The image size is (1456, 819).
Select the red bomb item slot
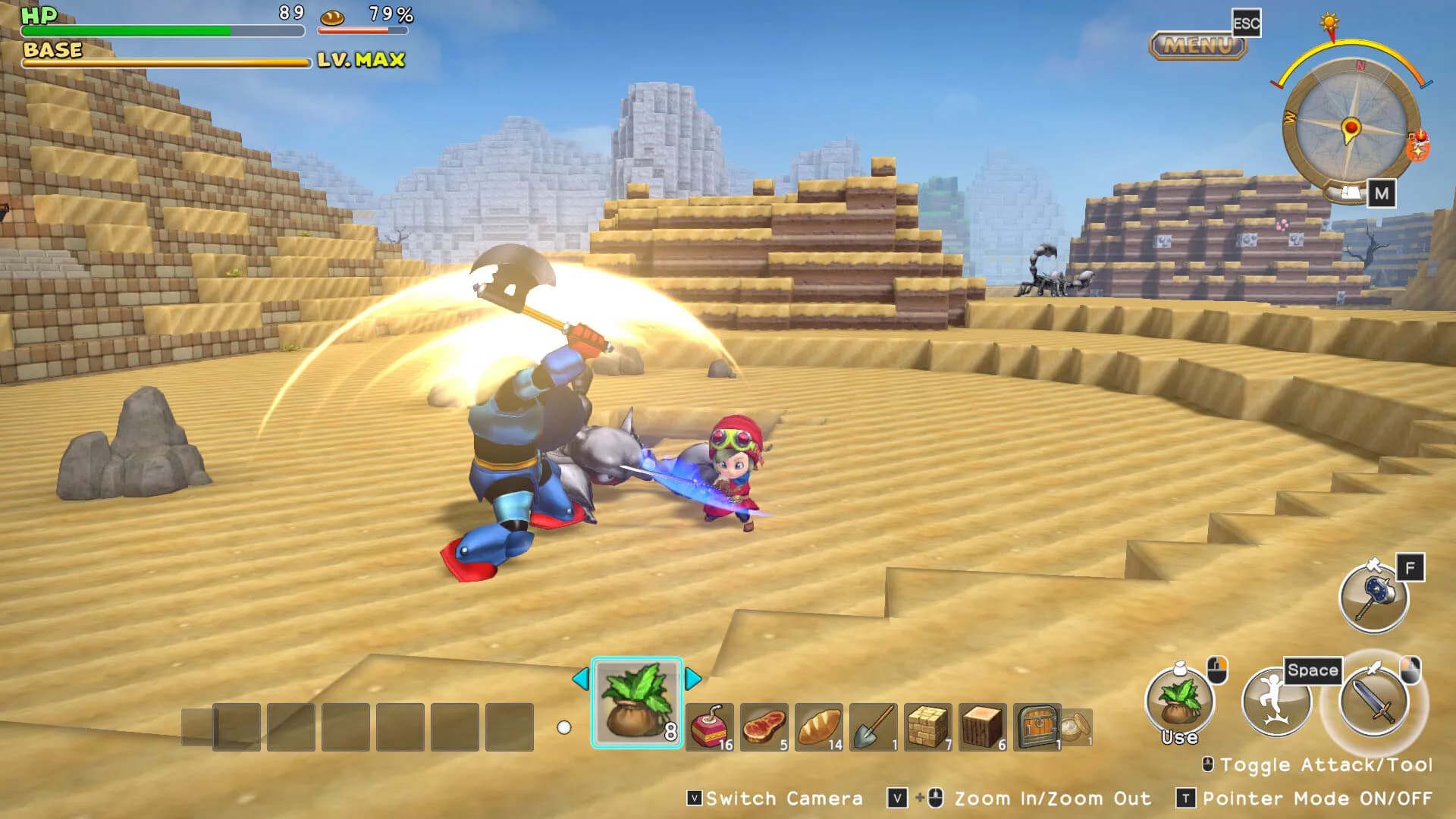[x=709, y=727]
